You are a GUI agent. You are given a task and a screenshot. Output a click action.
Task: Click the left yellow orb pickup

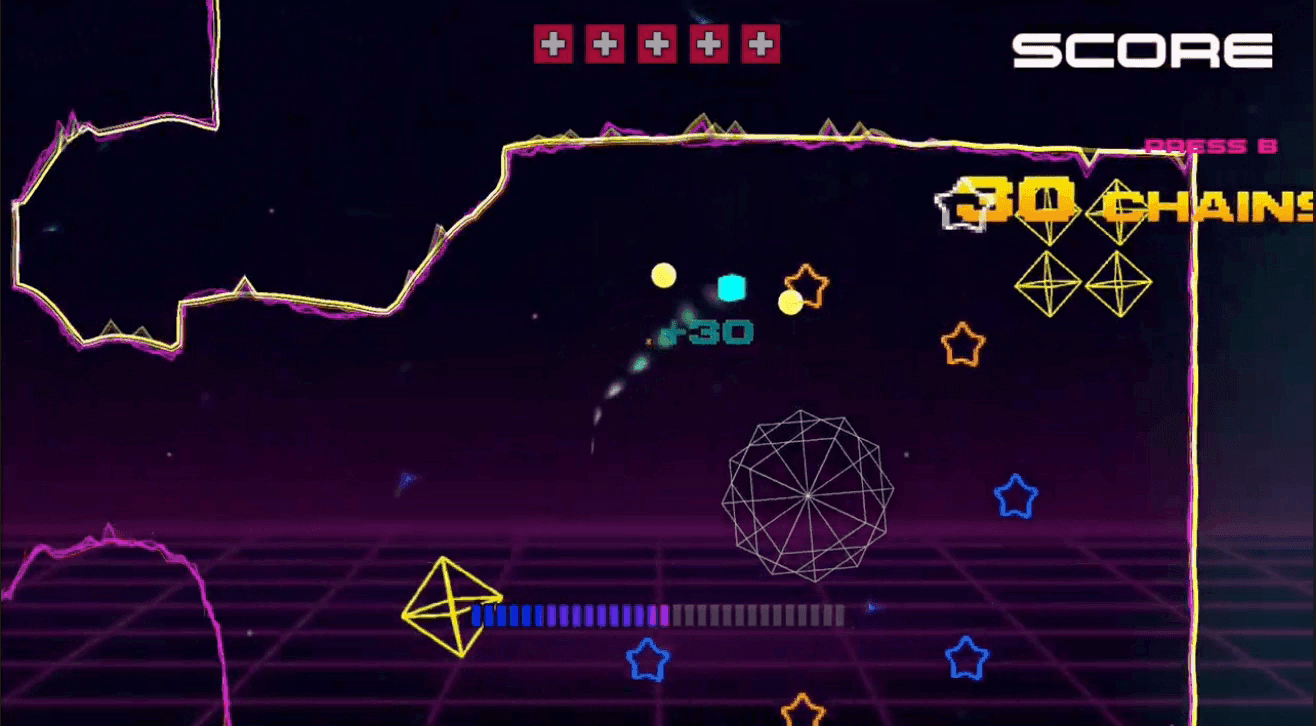[663, 274]
